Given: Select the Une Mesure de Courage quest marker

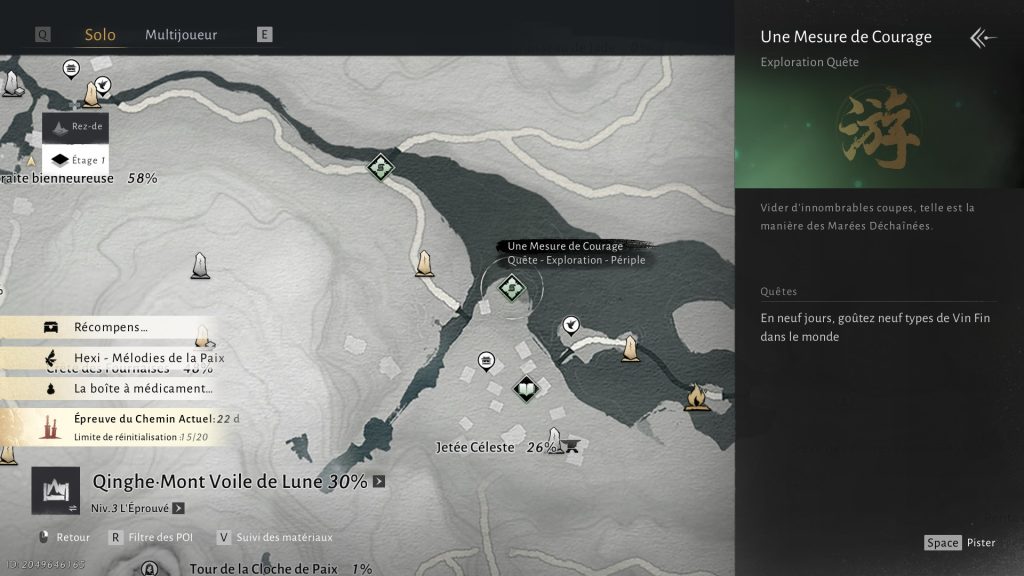Looking at the screenshot, I should pos(511,288).
